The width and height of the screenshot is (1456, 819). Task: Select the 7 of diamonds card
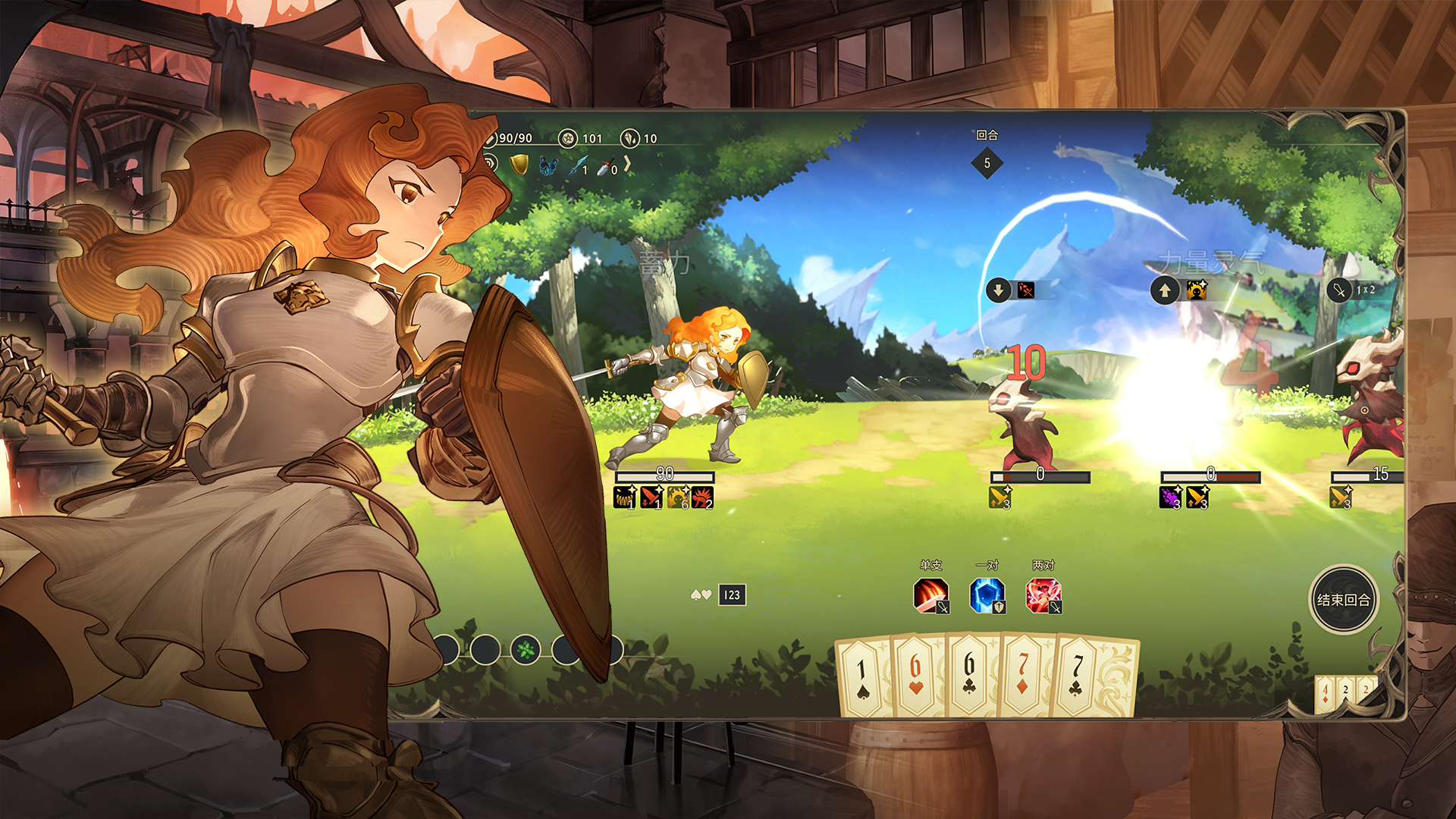[1022, 674]
